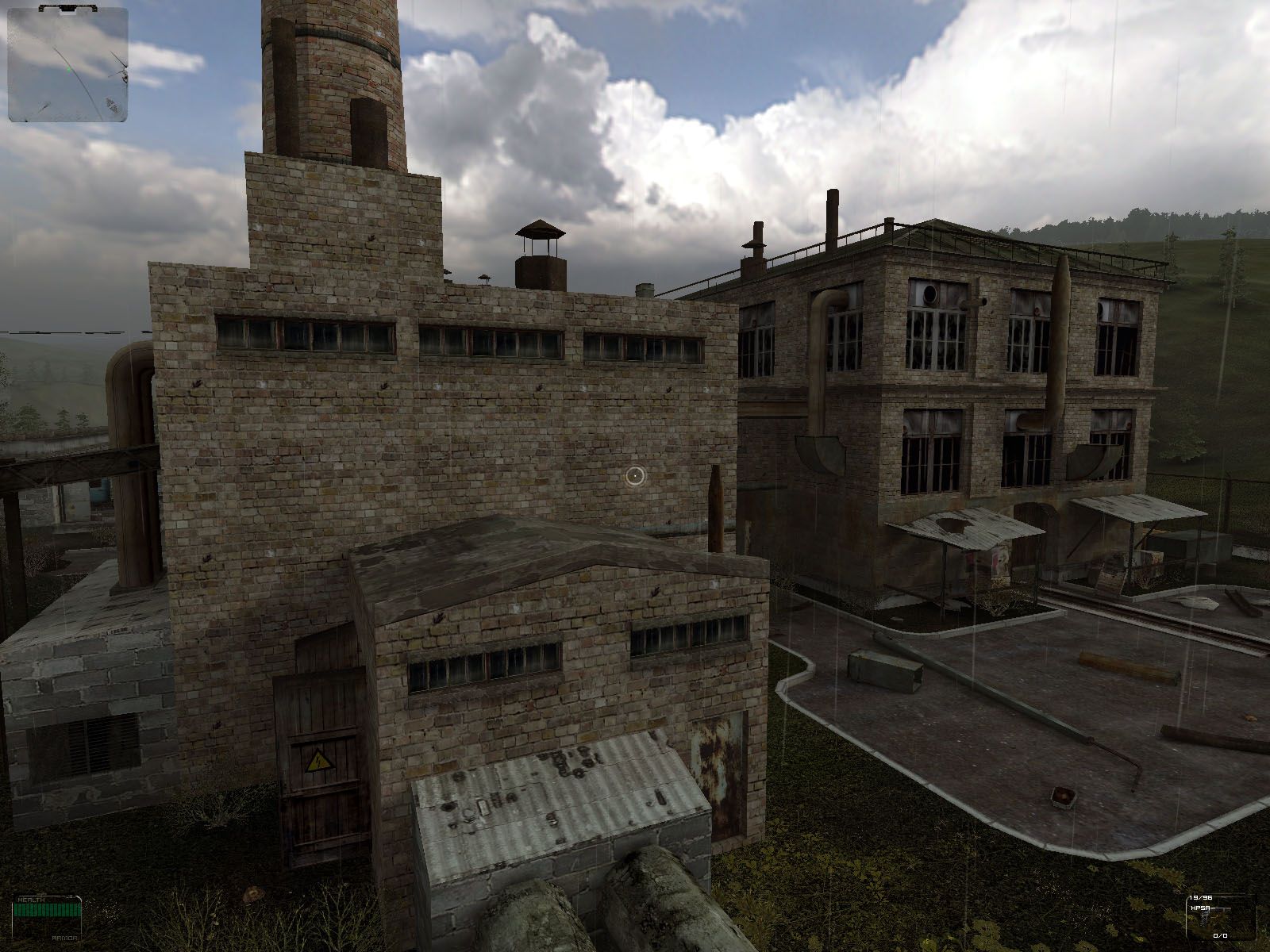Click the minimap in the corner
Screen dimensions: 1270x952
(x=67, y=64)
